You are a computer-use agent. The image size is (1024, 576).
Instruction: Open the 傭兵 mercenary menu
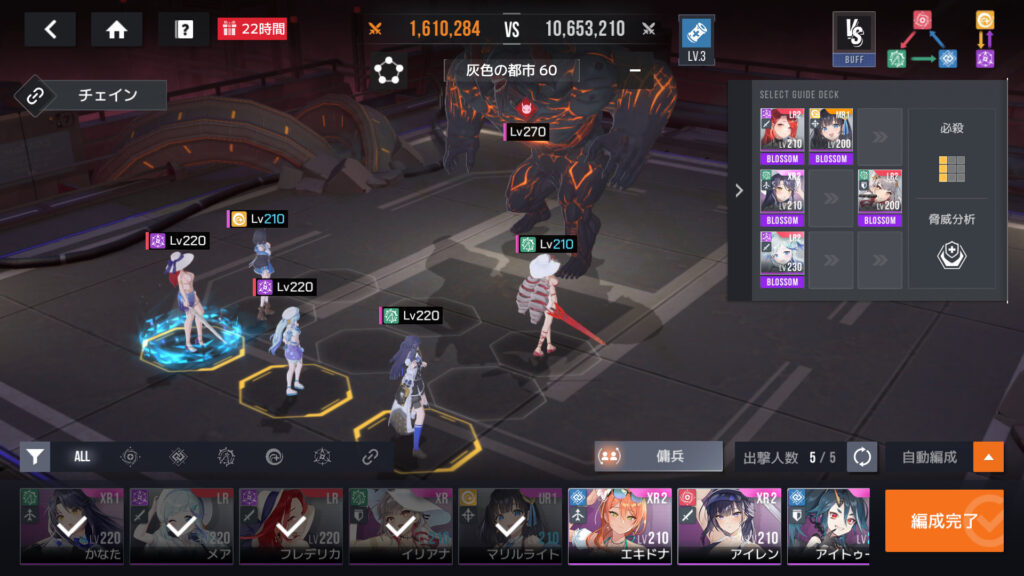point(658,456)
